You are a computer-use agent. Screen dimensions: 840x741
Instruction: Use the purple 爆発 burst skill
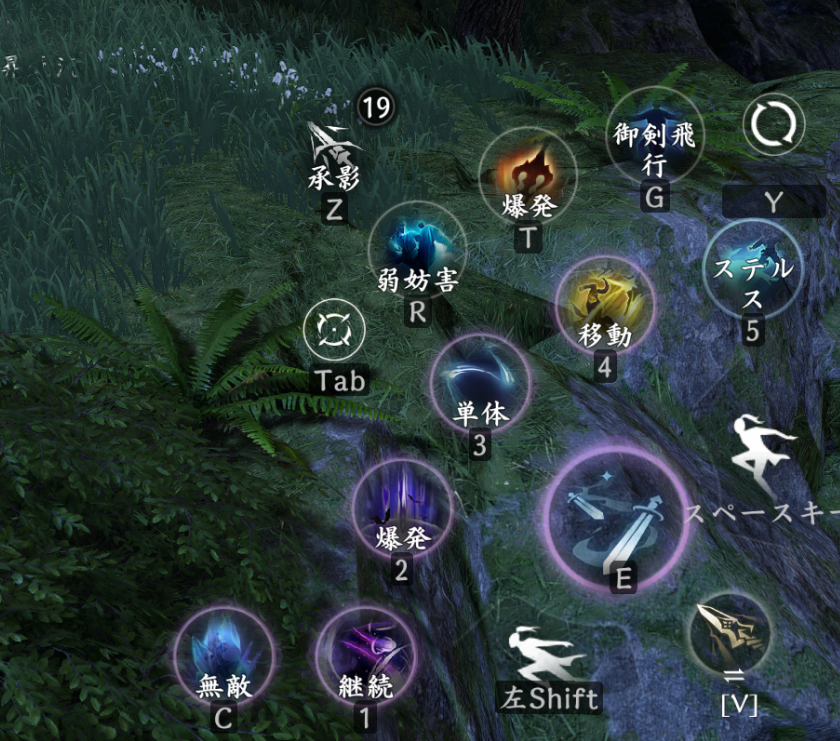click(402, 508)
